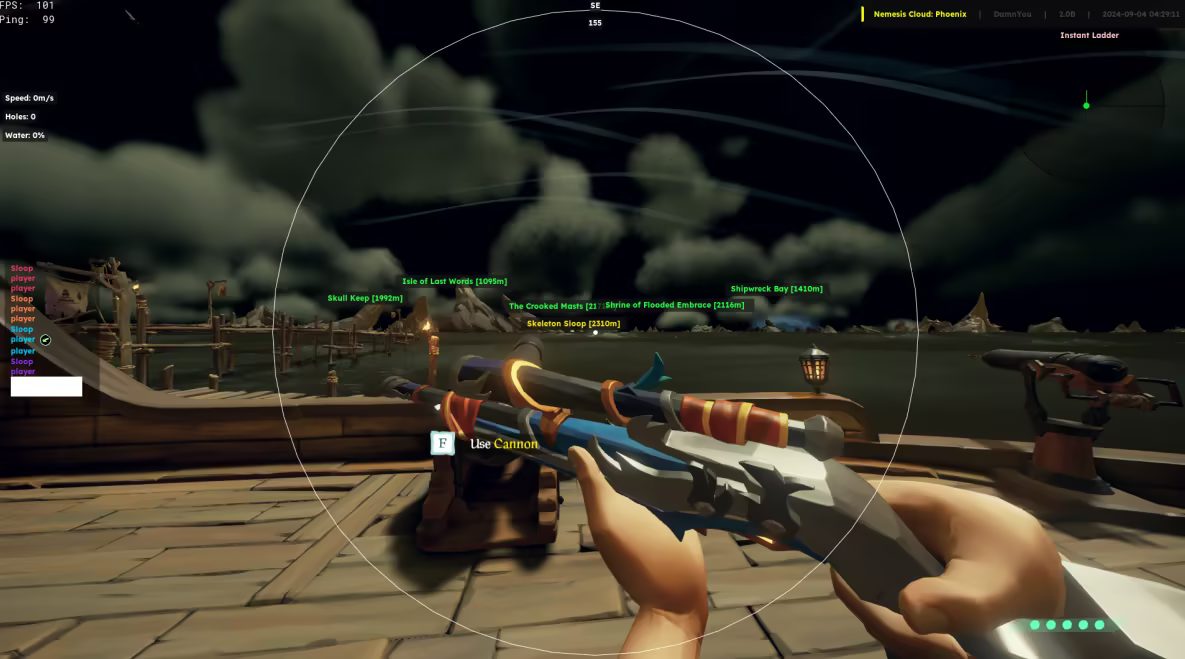Select the pink Sloop crew entry

pyautogui.click(x=22, y=268)
